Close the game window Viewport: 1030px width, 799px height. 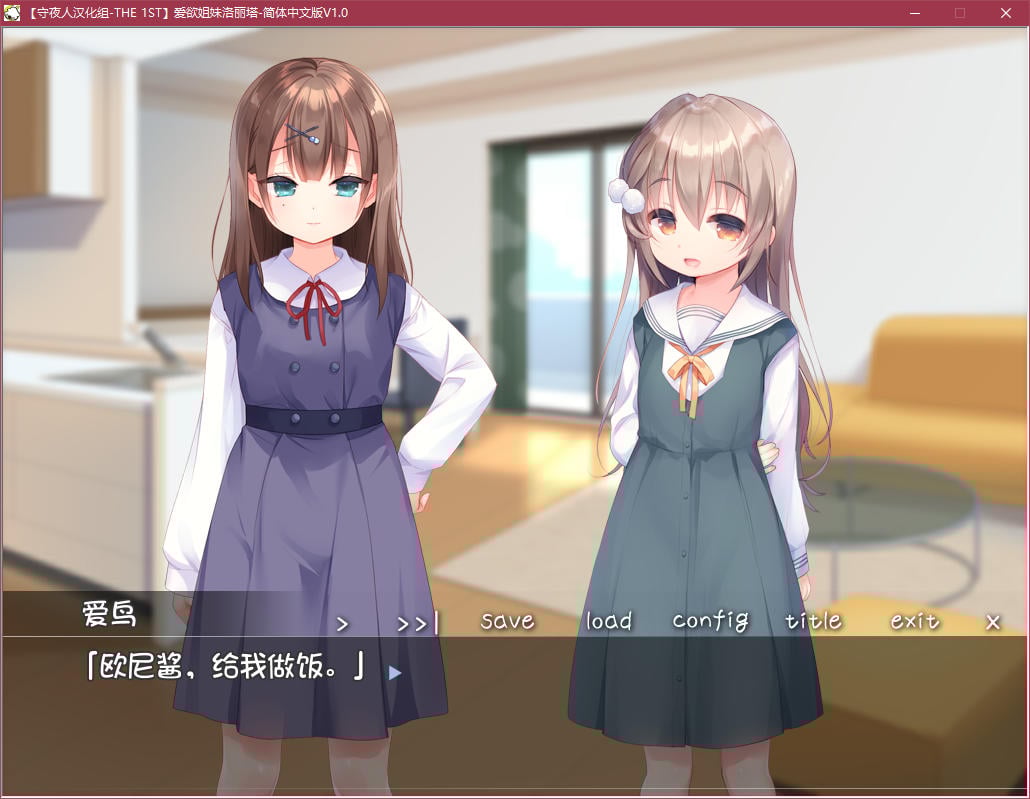click(1006, 13)
